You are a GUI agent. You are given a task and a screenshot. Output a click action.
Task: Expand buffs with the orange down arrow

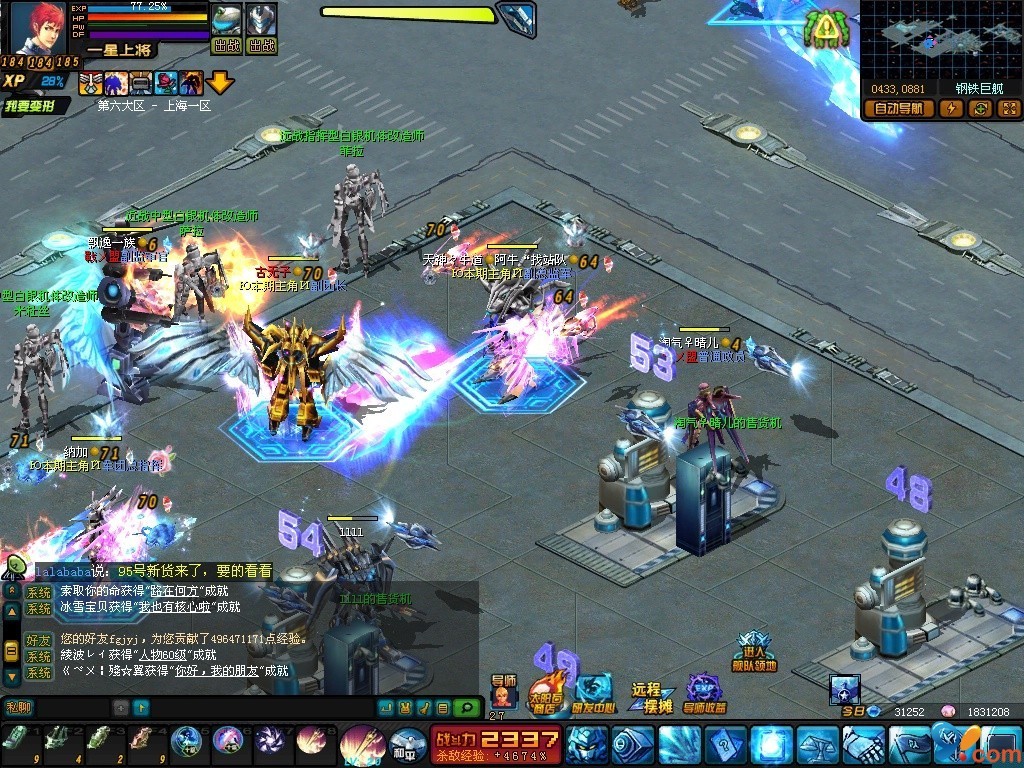coord(220,83)
